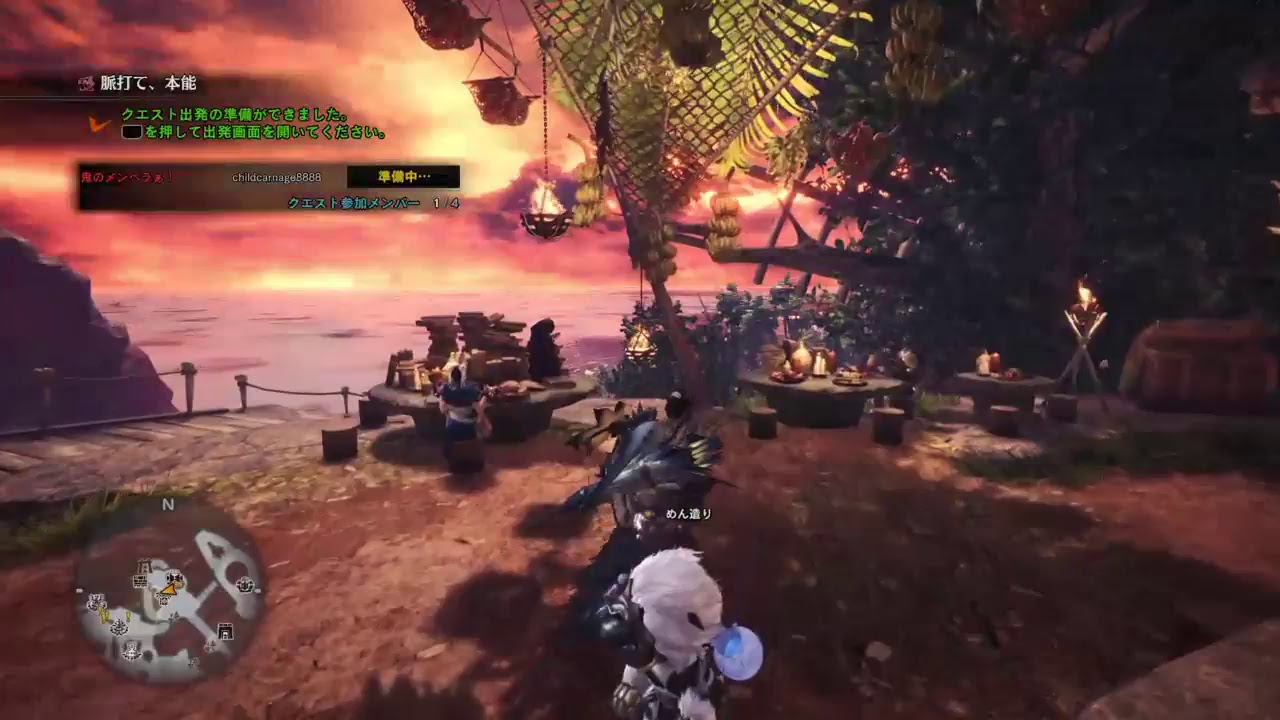Click the button prompt glyph in the departure message

pos(131,131)
